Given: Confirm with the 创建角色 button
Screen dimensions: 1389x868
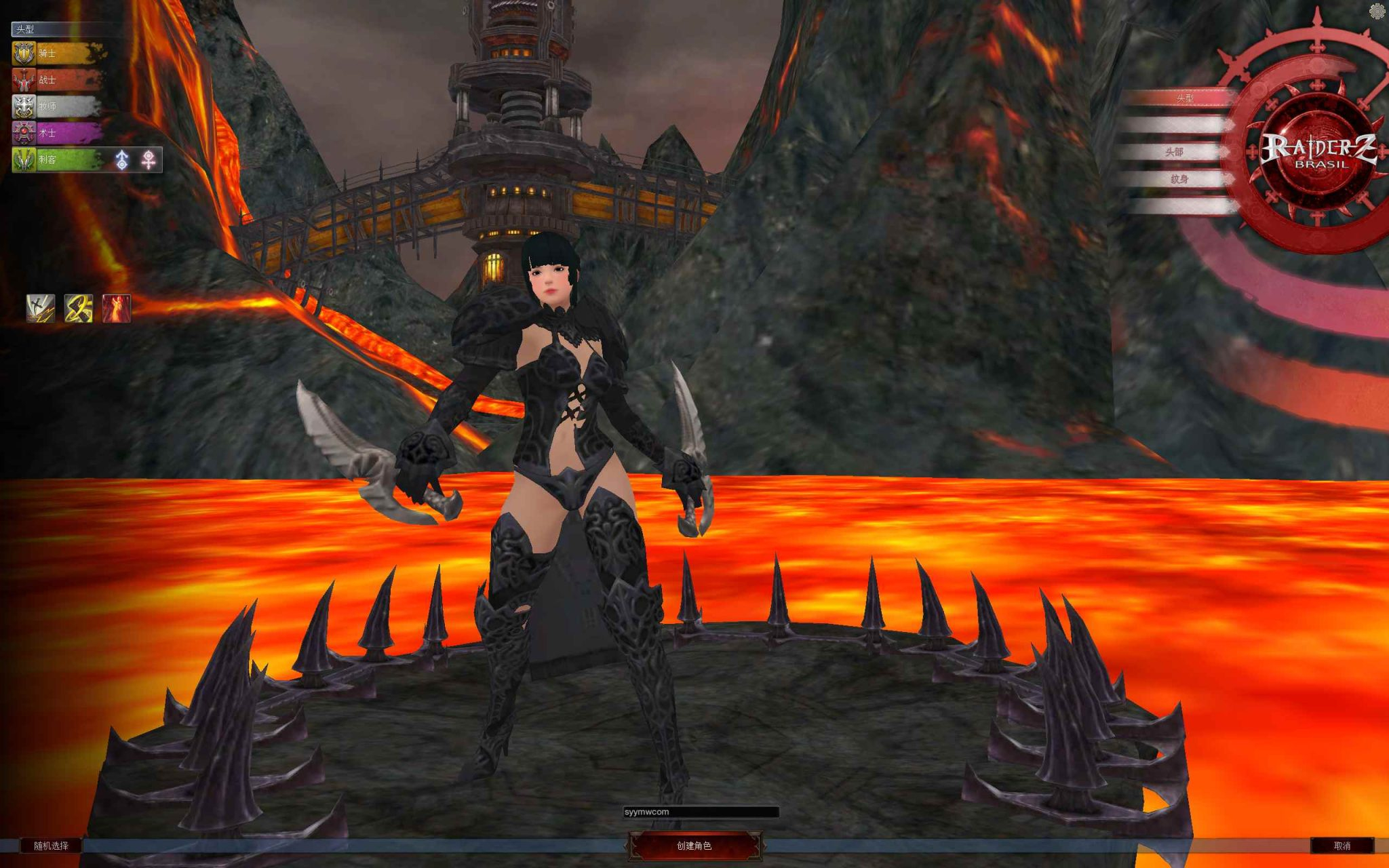Looking at the screenshot, I should pos(694,846).
